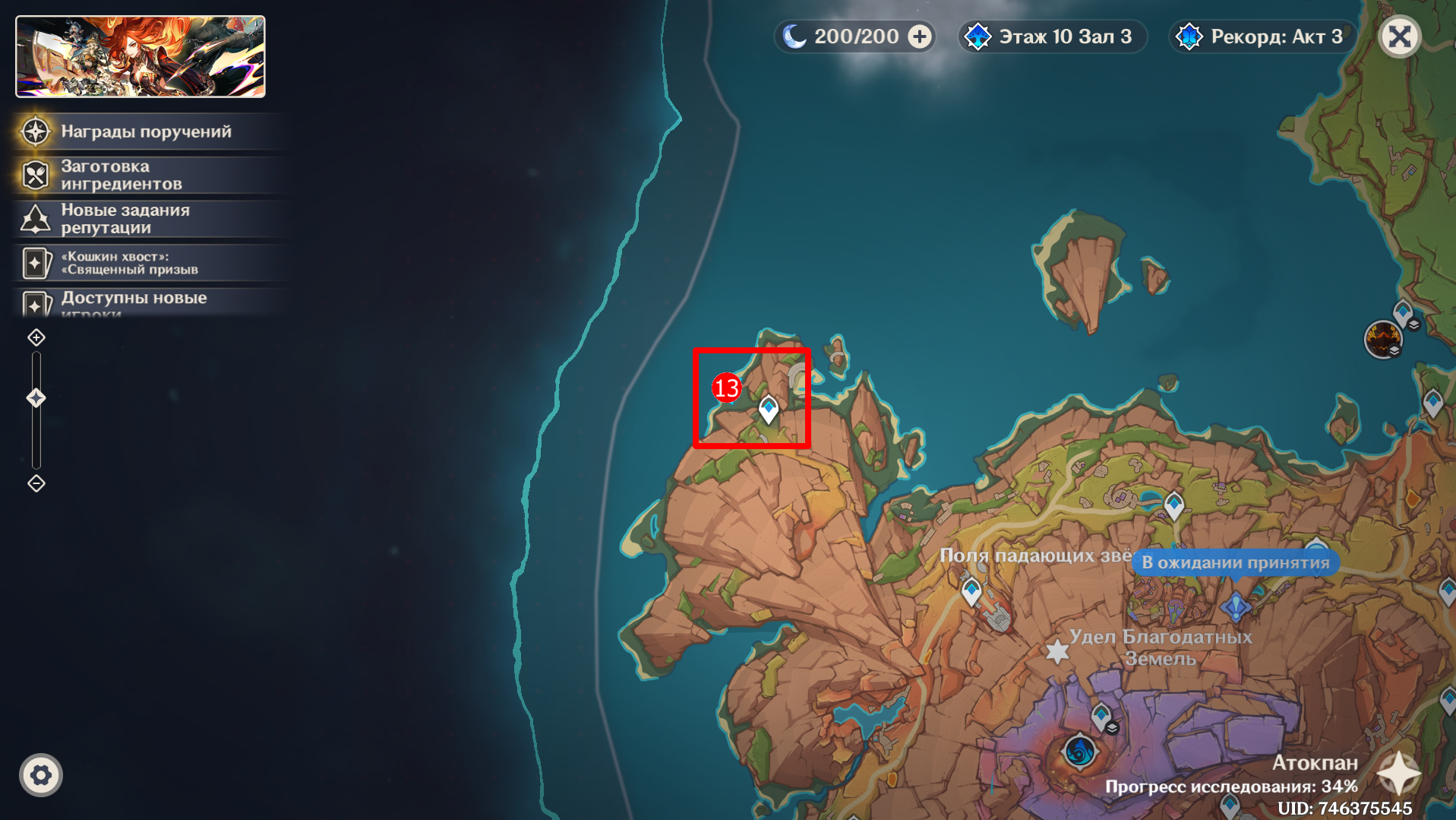Image resolution: width=1456 pixels, height=820 pixels.
Task: Select "Заготовка ингредиентов" entry
Action: pos(122,176)
